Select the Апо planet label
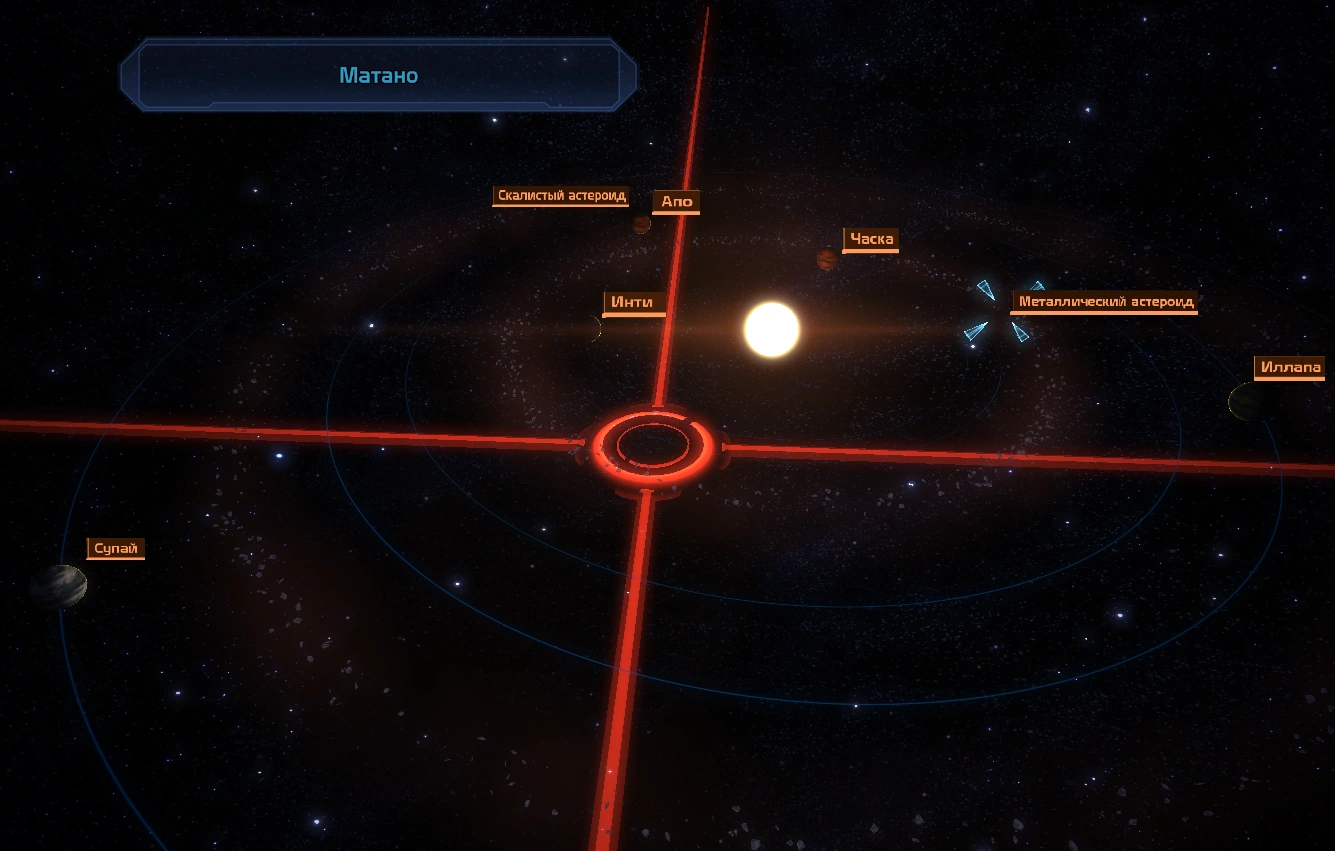This screenshot has width=1335, height=851. click(677, 202)
